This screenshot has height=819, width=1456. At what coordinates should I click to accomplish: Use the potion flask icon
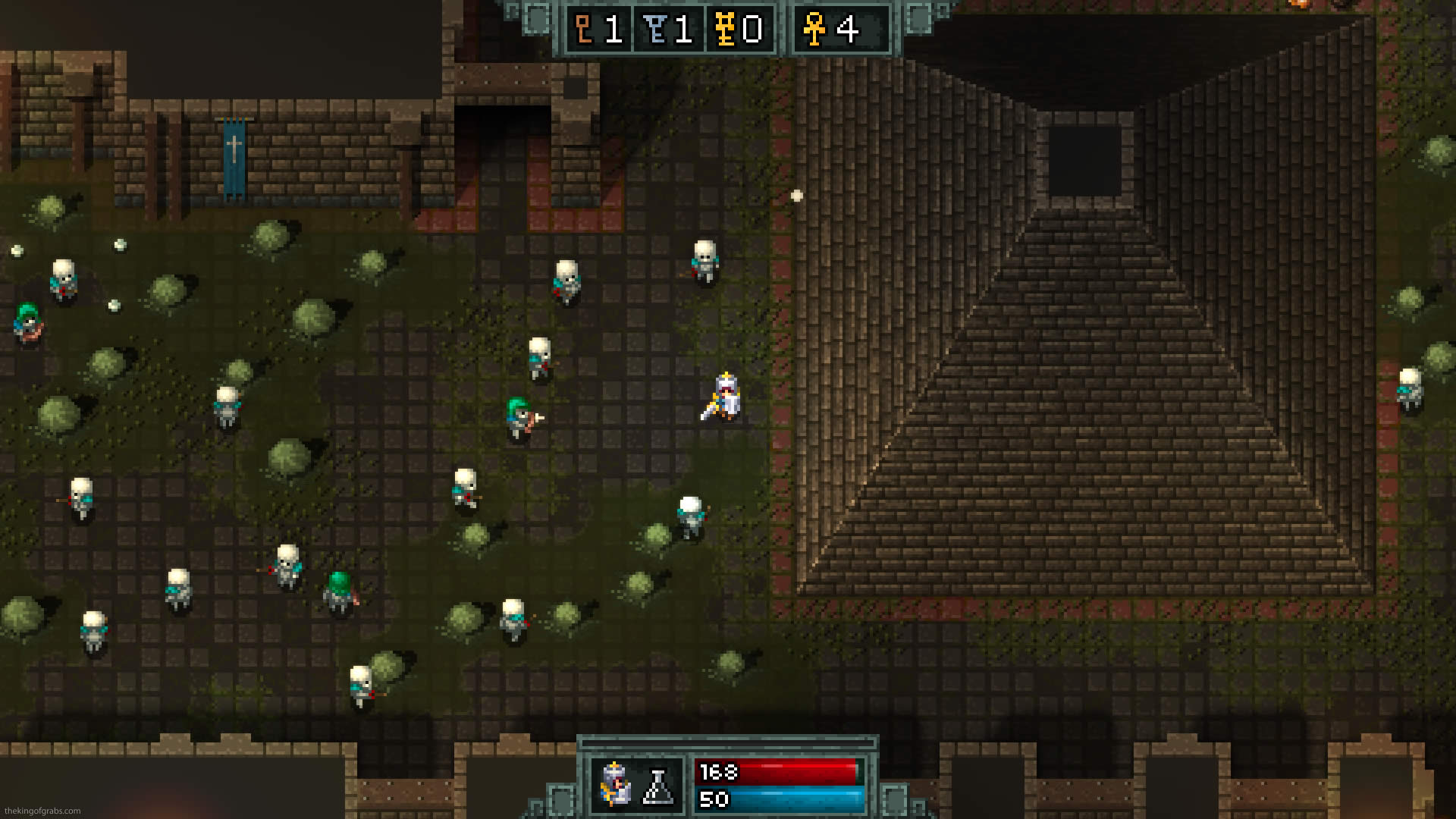(x=658, y=786)
